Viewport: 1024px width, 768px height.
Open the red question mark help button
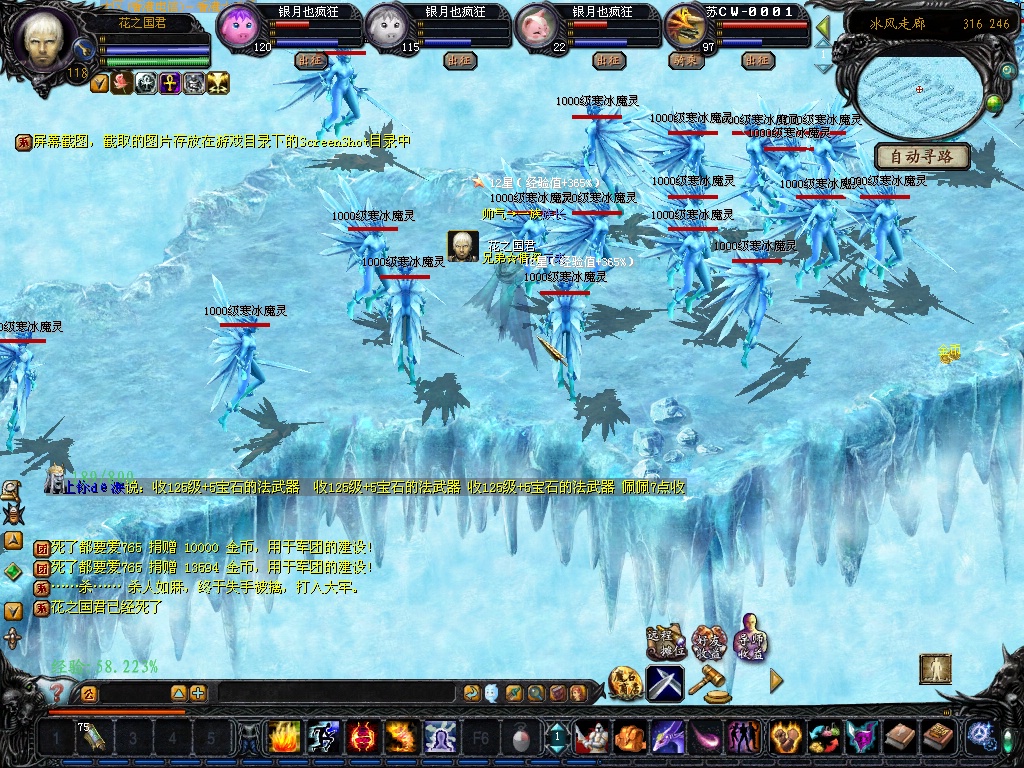(57, 691)
